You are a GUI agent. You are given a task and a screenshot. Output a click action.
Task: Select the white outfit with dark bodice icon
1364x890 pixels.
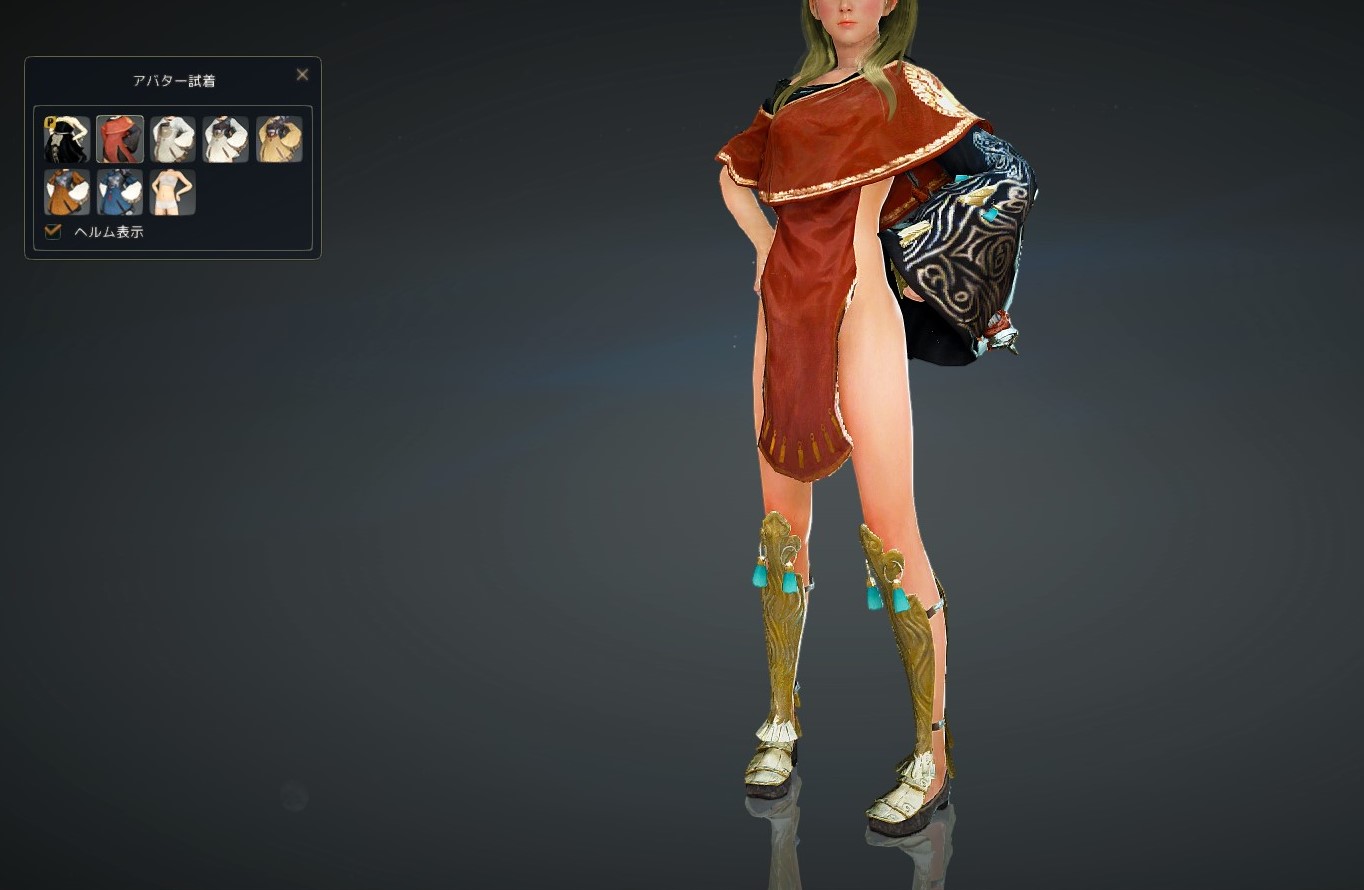[225, 138]
